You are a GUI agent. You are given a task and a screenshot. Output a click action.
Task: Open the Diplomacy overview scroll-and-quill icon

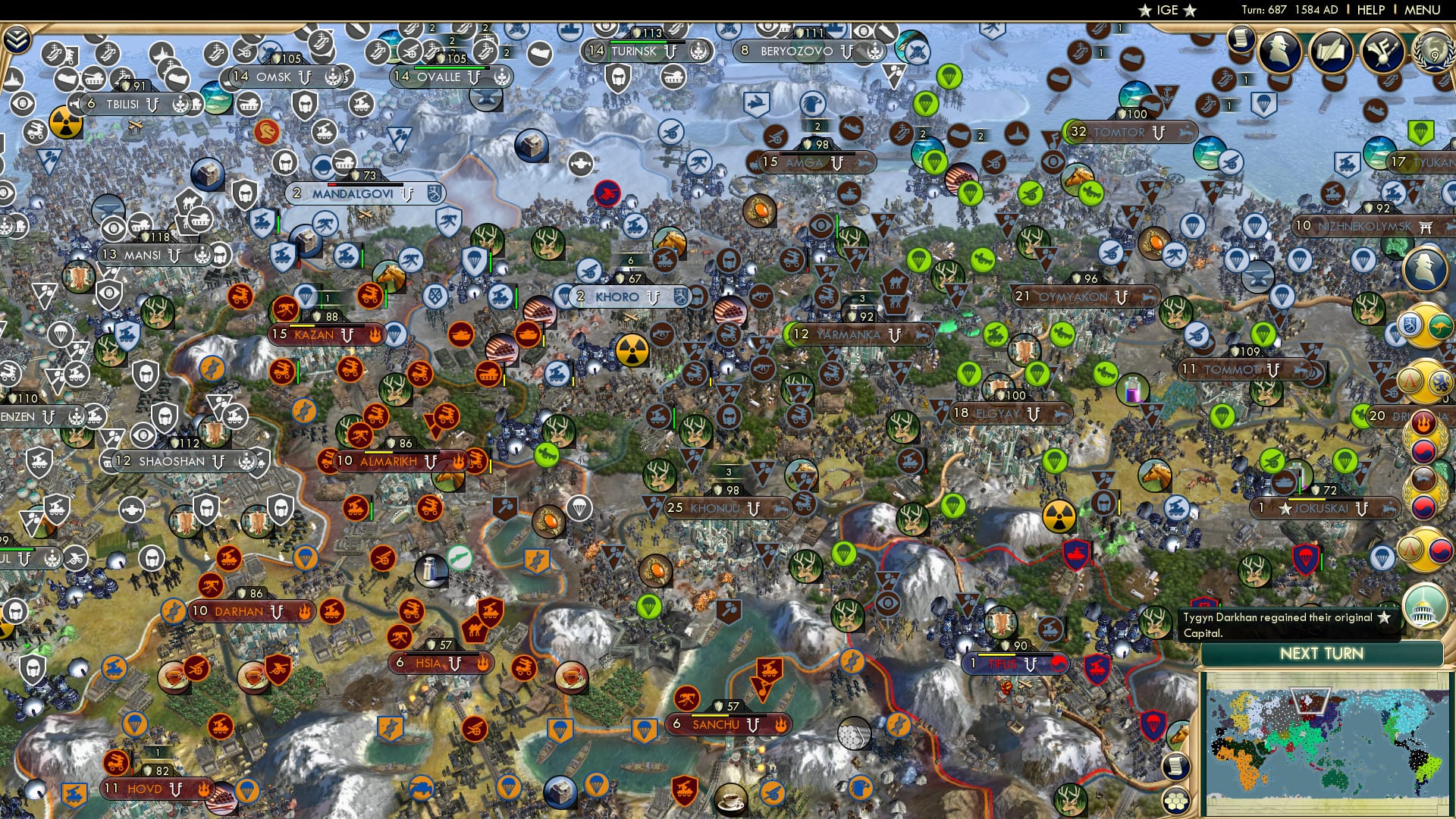coord(1331,52)
